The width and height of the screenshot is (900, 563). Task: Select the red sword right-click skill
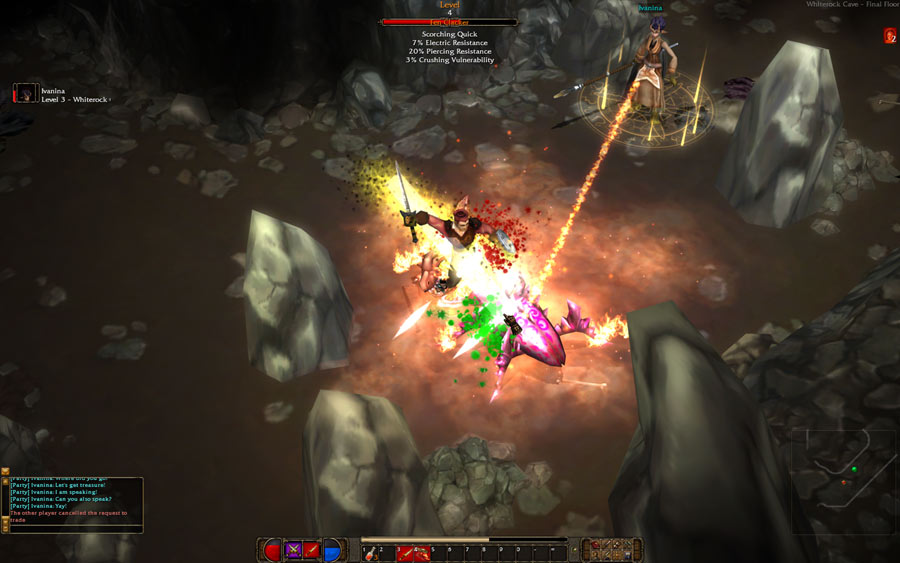[x=312, y=550]
